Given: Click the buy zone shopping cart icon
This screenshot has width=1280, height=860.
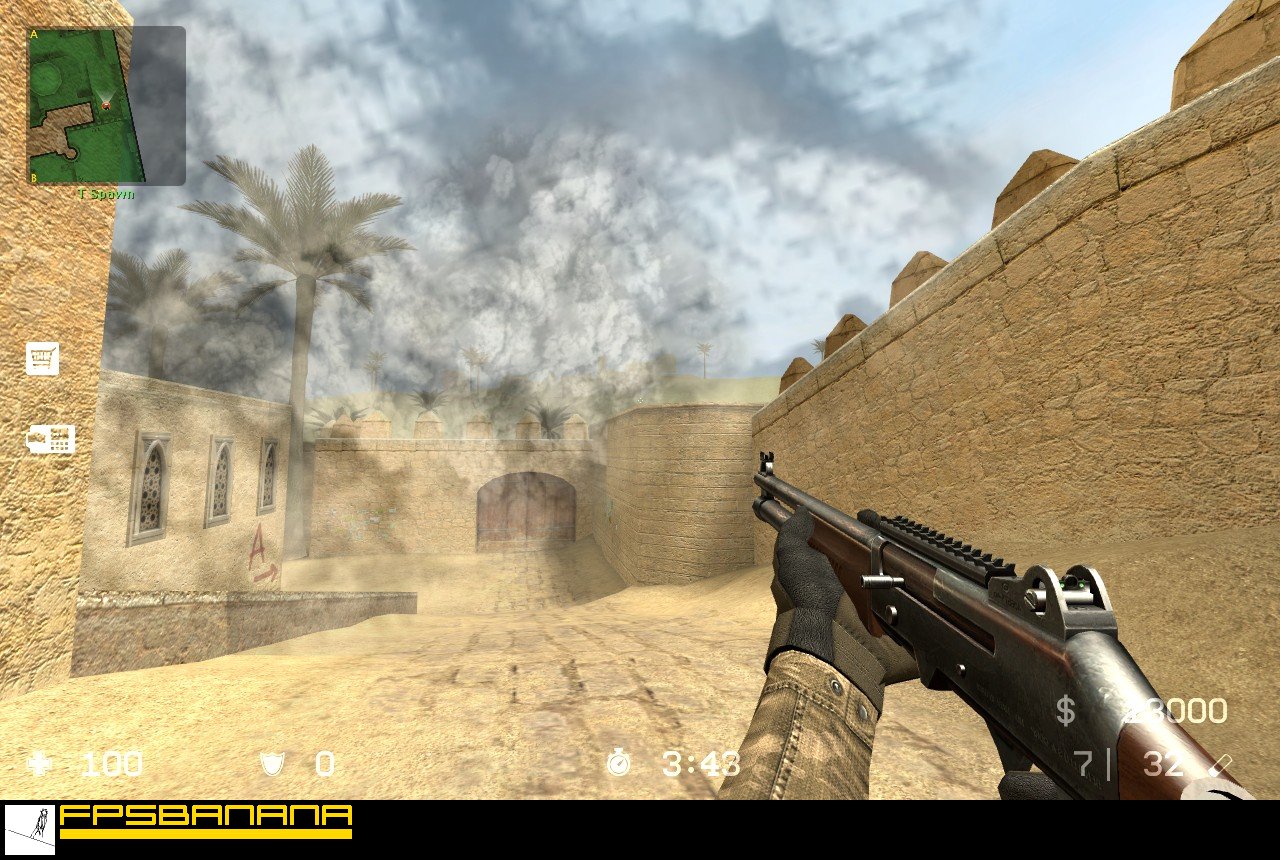Looking at the screenshot, I should [x=44, y=359].
